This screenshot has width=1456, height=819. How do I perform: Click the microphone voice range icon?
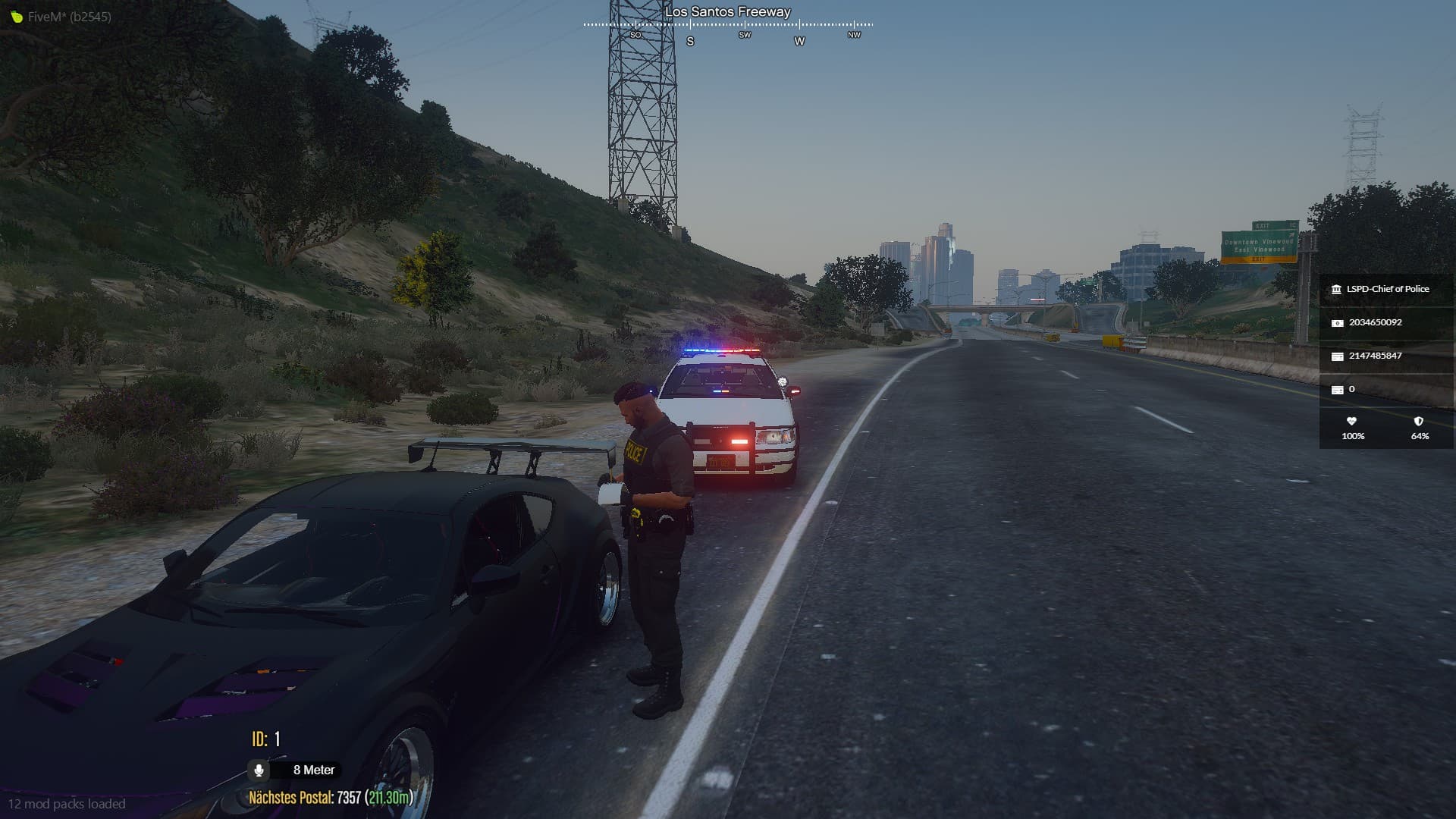click(259, 770)
